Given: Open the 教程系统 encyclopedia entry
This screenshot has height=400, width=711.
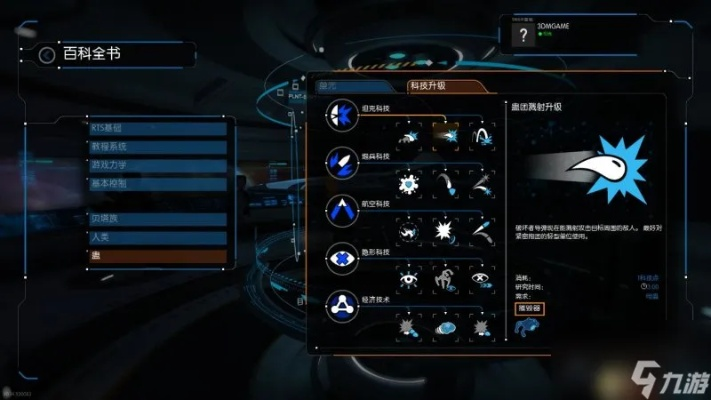Looking at the screenshot, I should 158,147.
